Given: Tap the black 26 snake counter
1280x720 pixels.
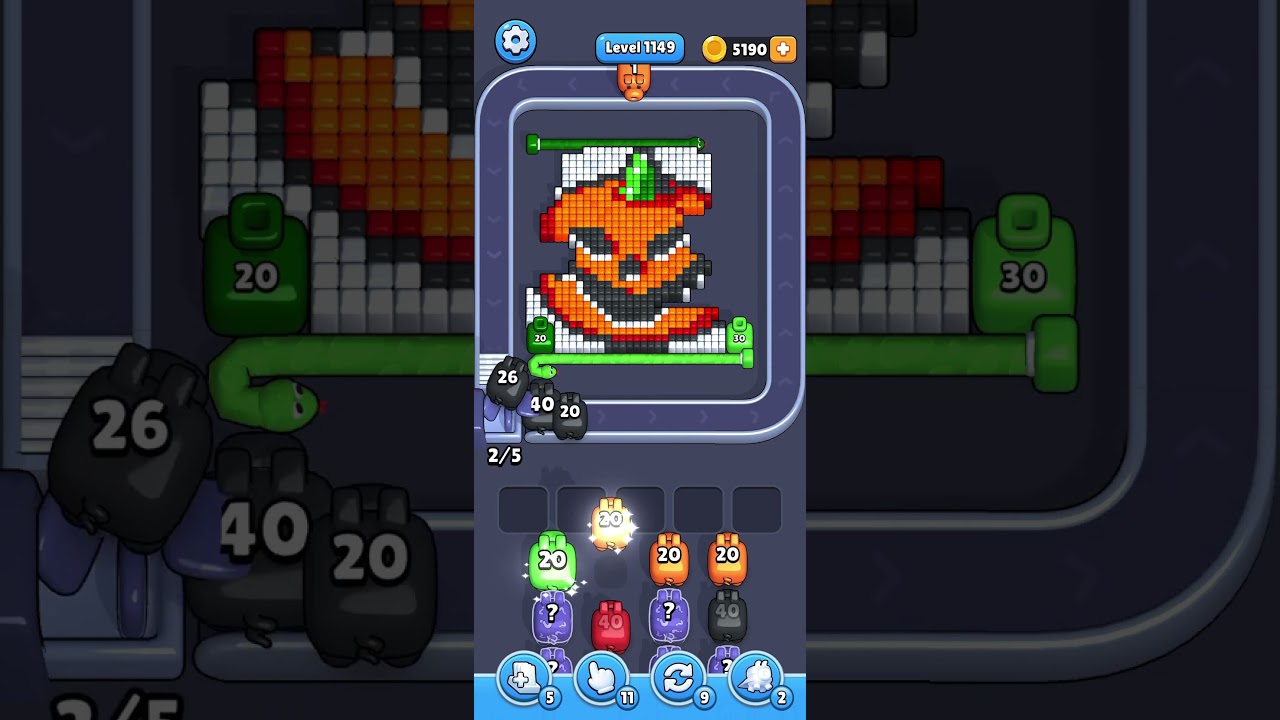Looking at the screenshot, I should click(x=506, y=377).
